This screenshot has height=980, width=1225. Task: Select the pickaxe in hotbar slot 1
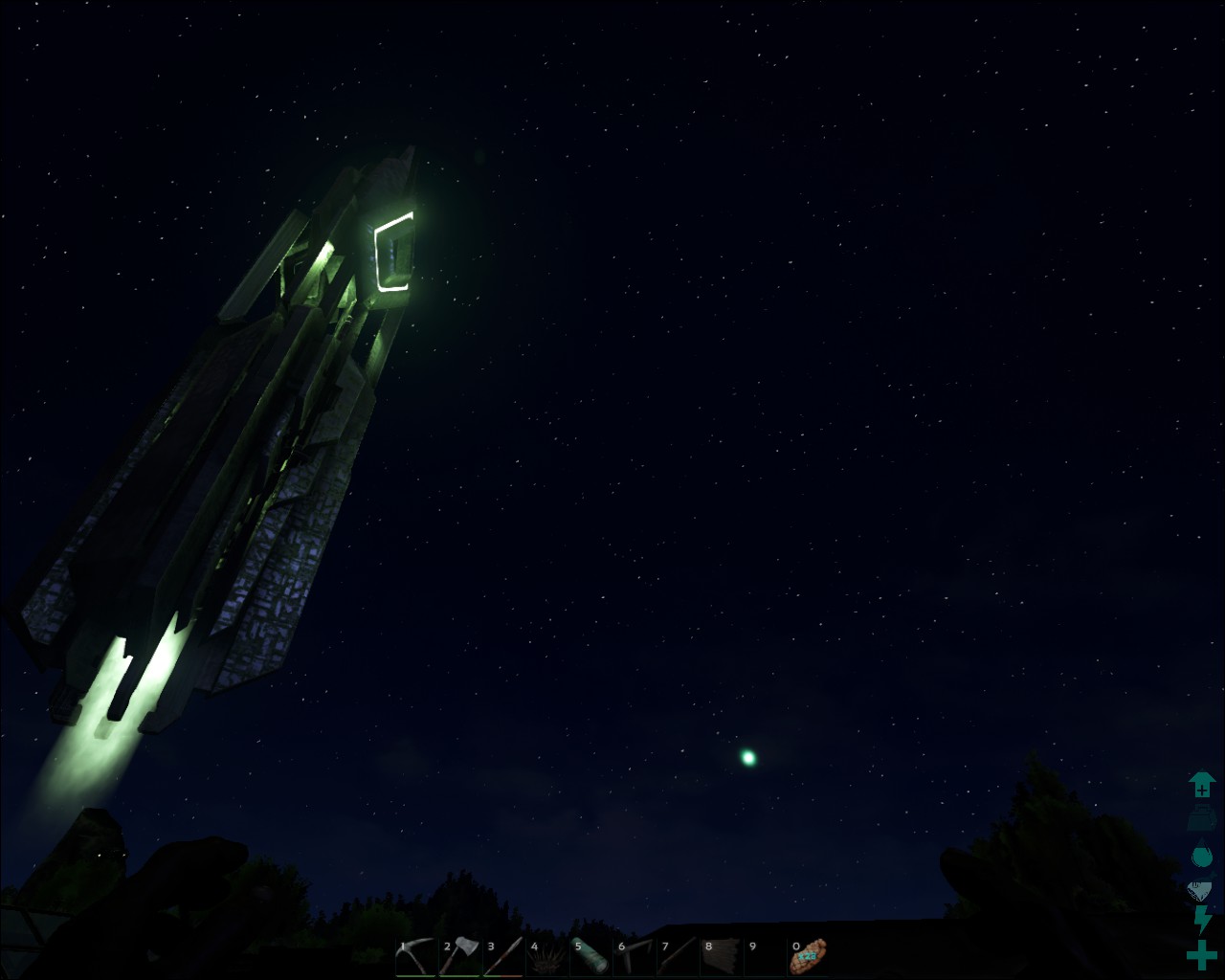coord(415,956)
